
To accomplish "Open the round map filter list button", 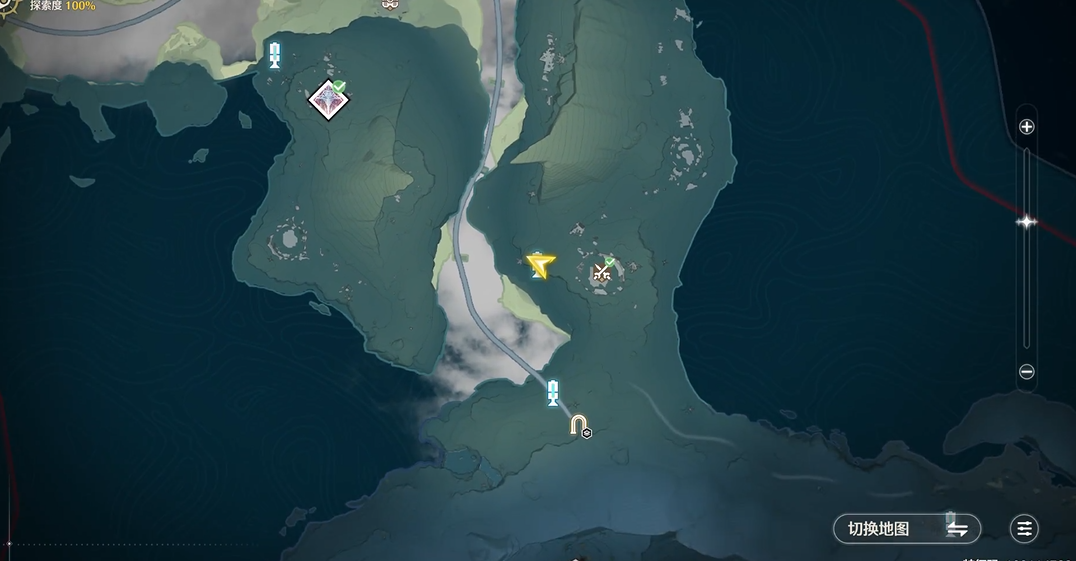I will click(1024, 529).
